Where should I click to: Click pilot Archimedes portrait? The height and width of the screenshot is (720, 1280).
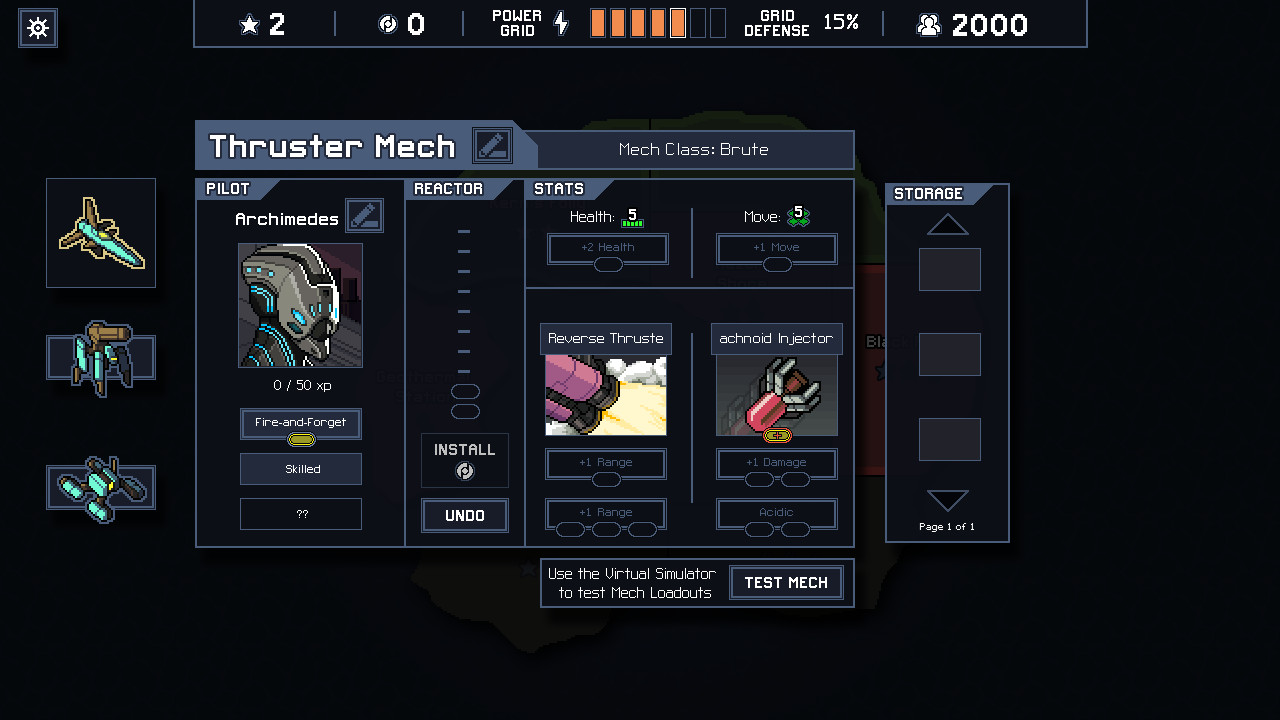pos(300,305)
